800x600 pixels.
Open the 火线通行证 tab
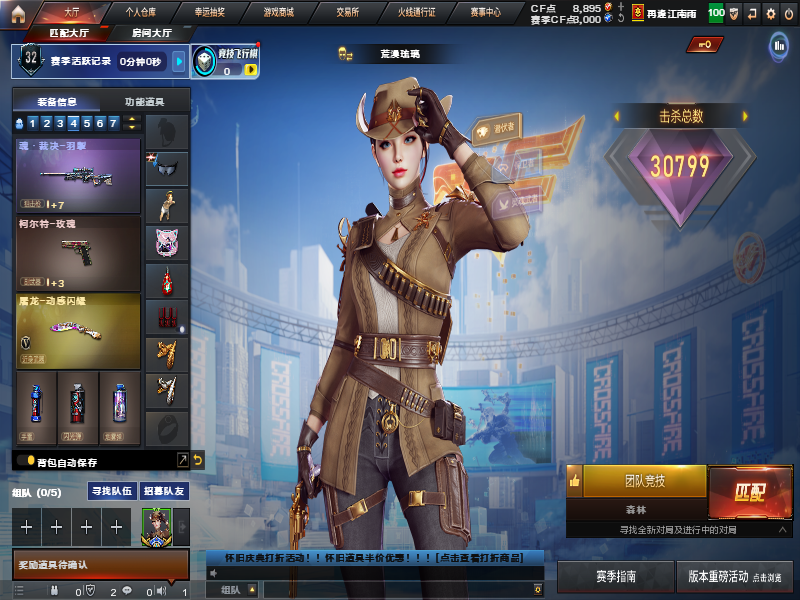point(420,12)
